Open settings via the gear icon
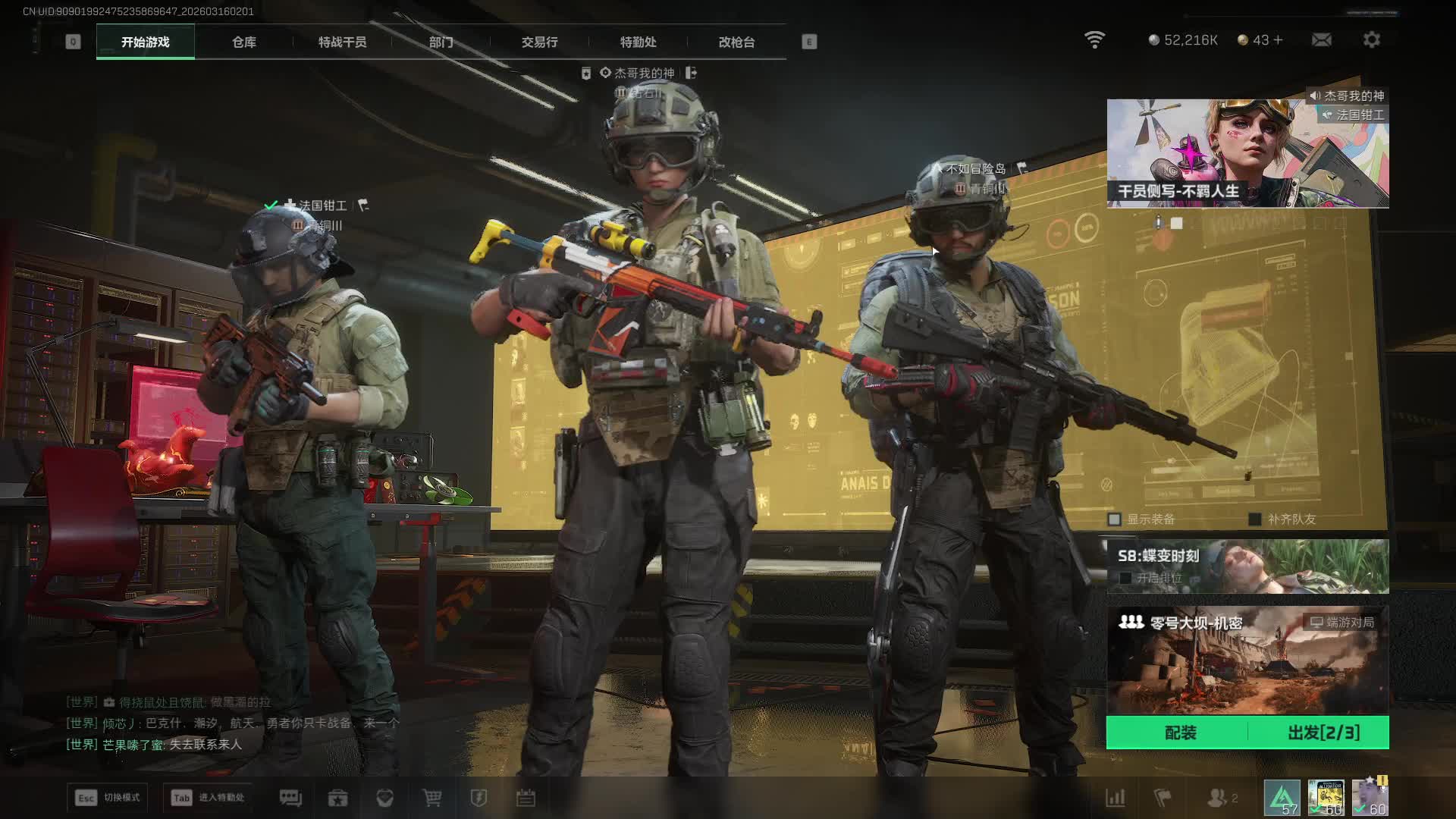The width and height of the screenshot is (1456, 819). pos(1371,39)
